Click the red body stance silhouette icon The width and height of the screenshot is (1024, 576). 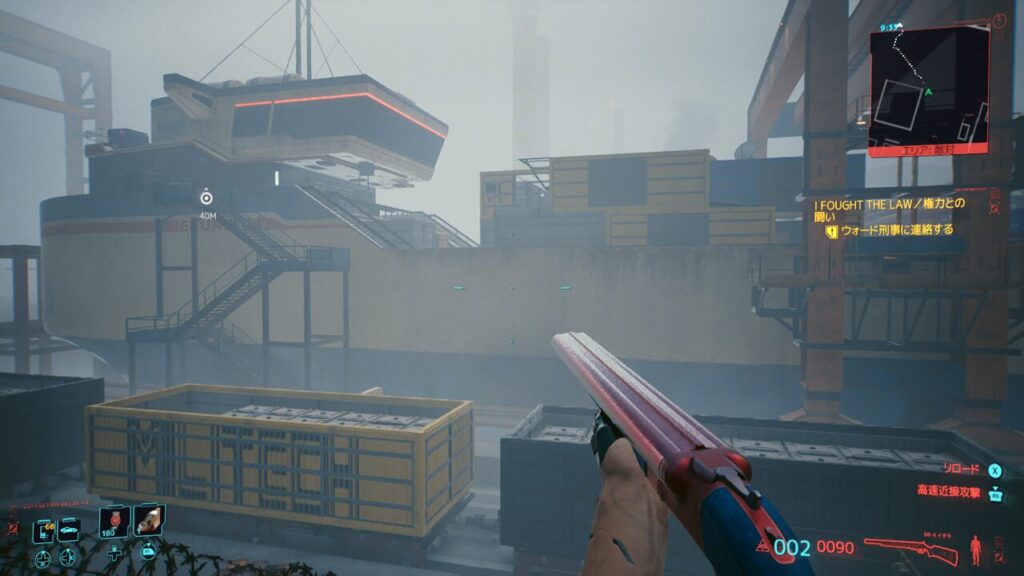976,549
